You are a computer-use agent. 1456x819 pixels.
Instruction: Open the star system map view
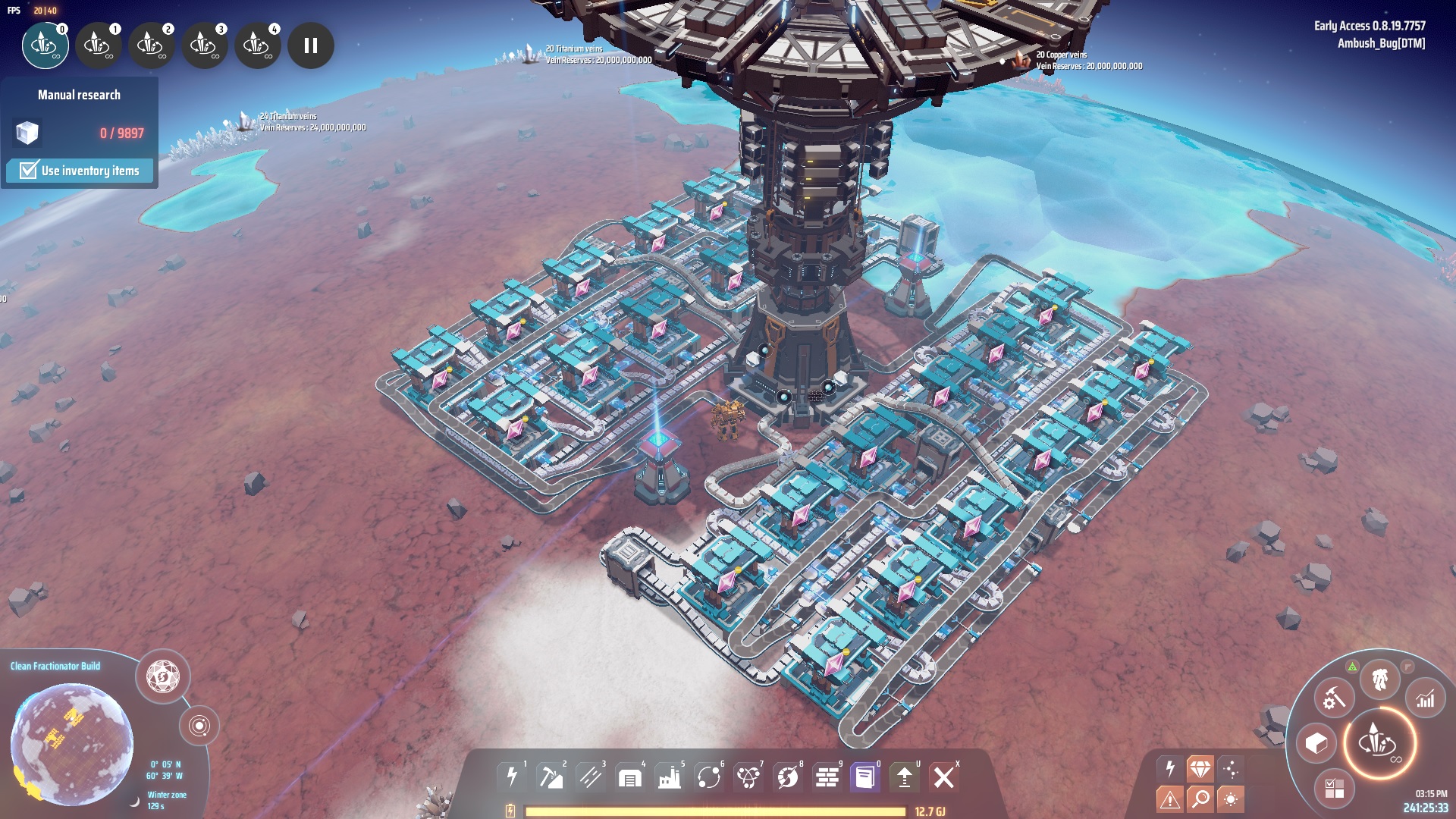199,726
